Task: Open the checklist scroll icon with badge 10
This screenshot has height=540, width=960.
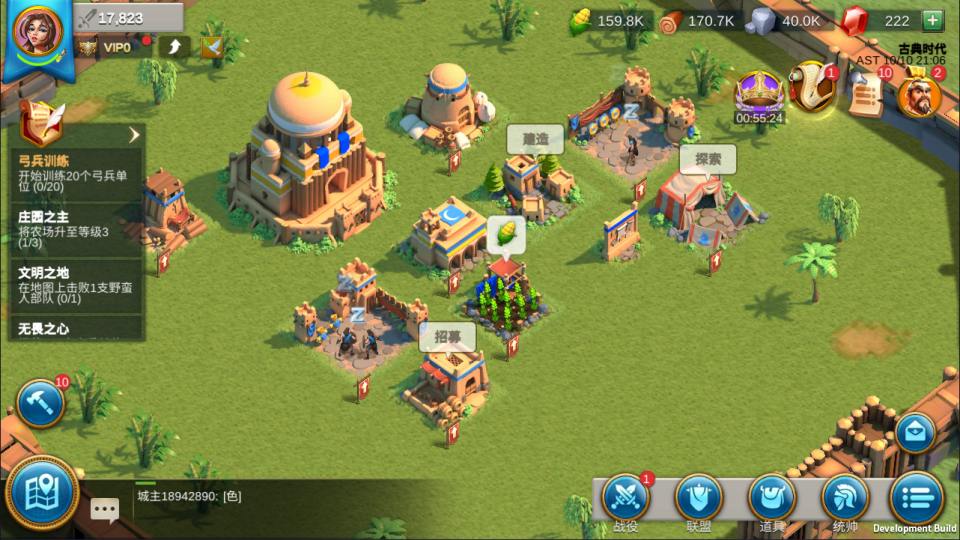Action: (x=866, y=94)
